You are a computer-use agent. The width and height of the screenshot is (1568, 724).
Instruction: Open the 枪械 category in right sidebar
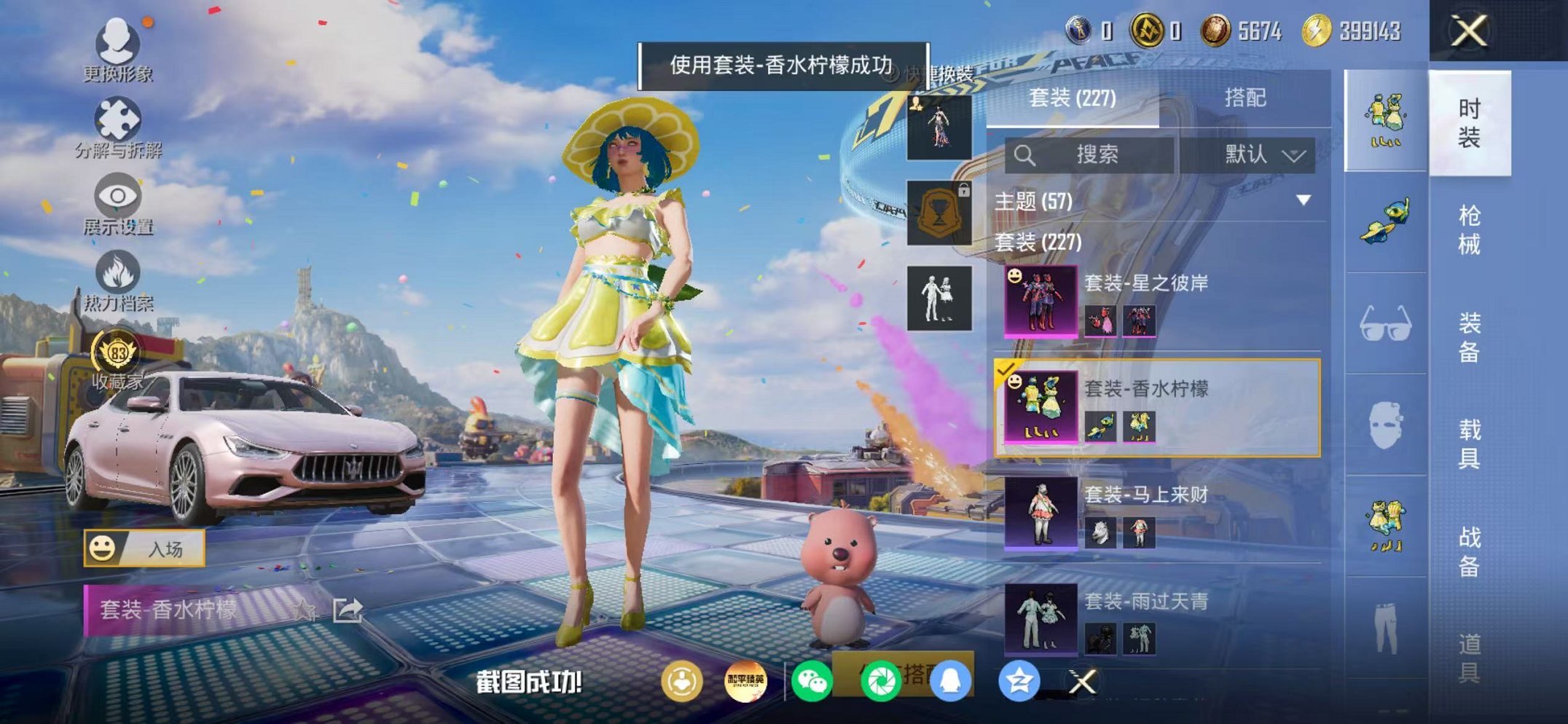tap(1468, 230)
